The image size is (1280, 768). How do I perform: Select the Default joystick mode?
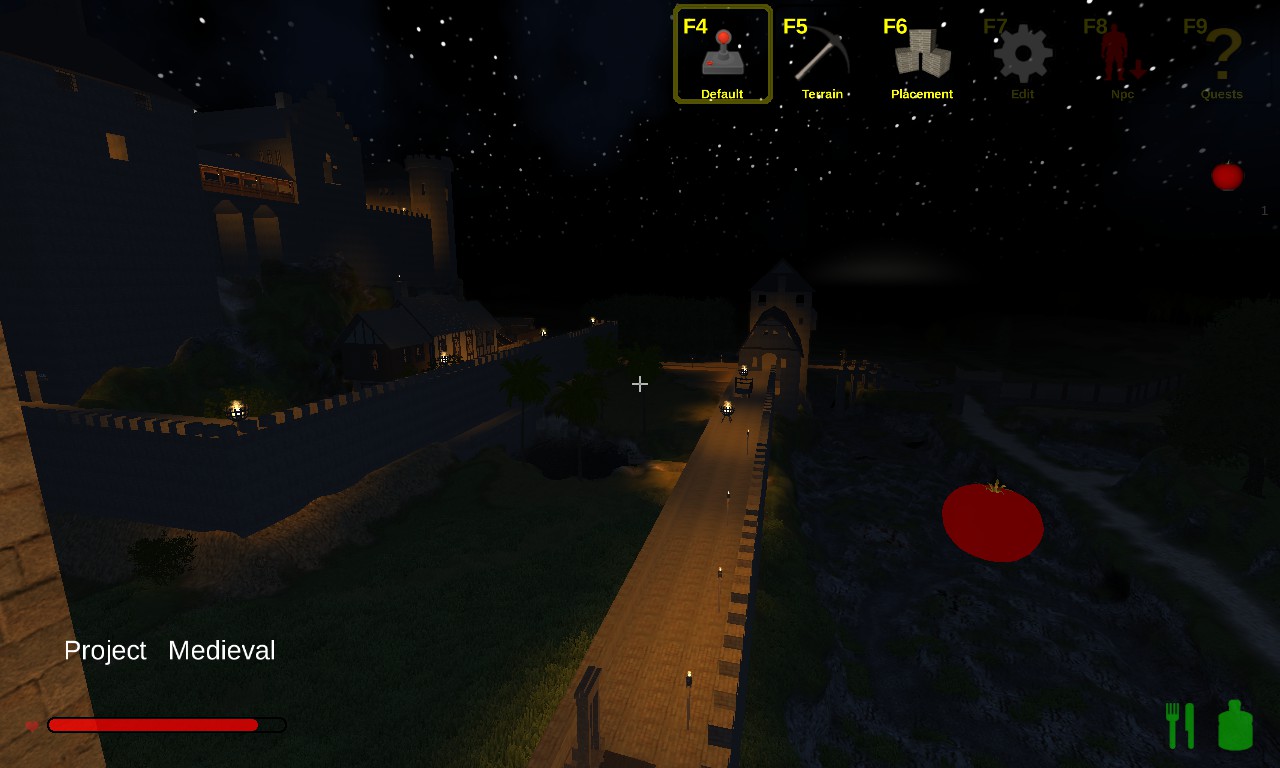[722, 54]
